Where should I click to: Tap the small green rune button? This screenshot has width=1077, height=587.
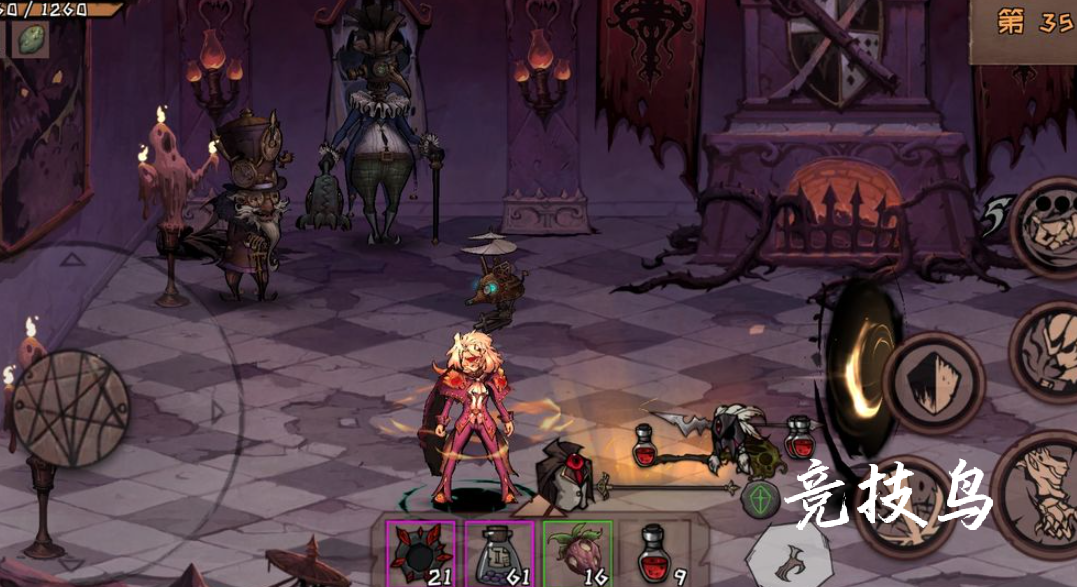tap(760, 499)
